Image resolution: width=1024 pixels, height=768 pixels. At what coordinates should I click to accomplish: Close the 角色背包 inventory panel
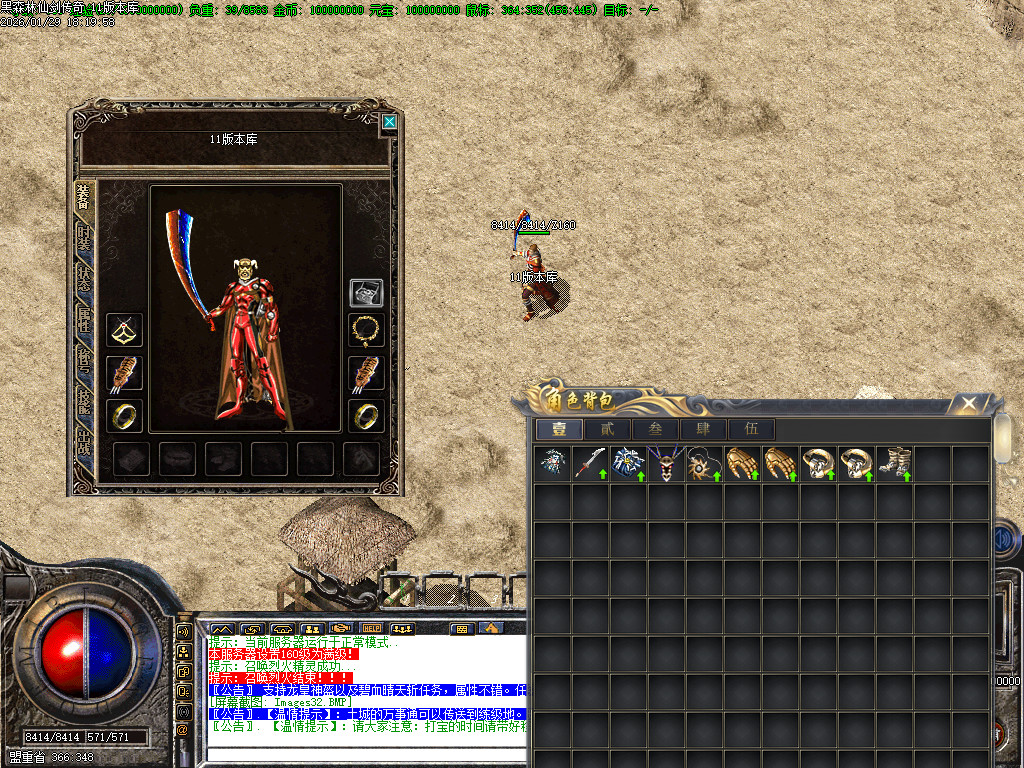tap(967, 403)
